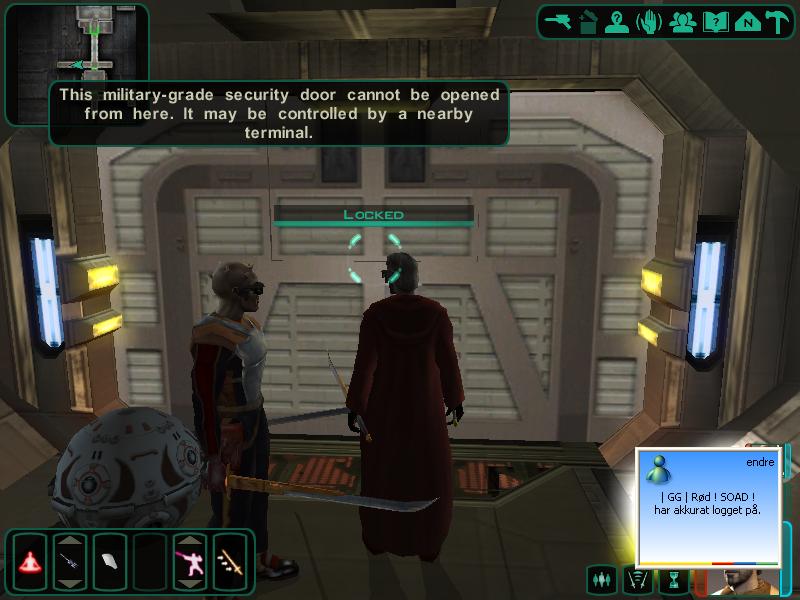800x600 pixels.
Task: Open the Equipment screen with the blaster icon
Action: click(x=558, y=21)
